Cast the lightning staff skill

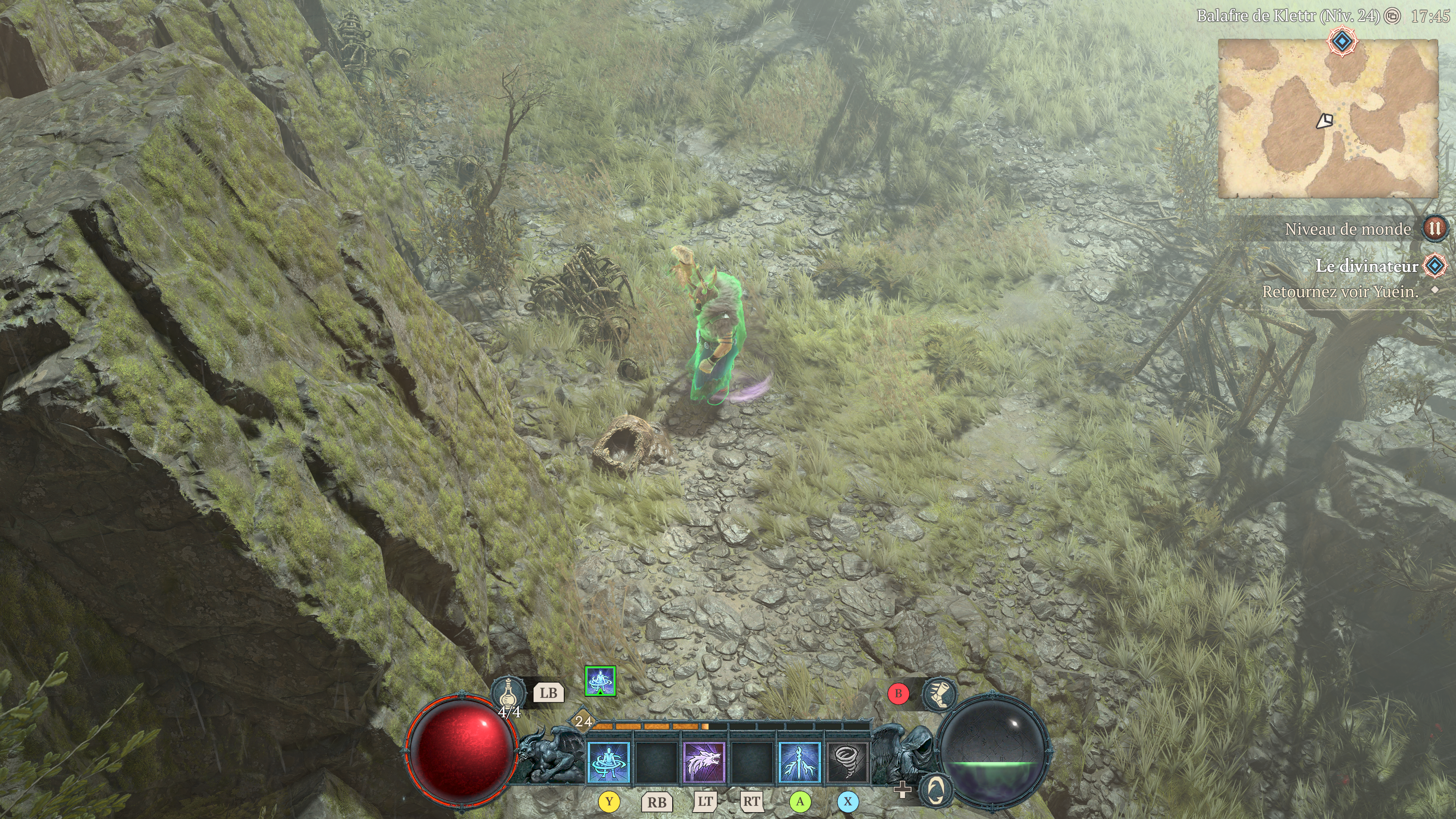point(799,762)
